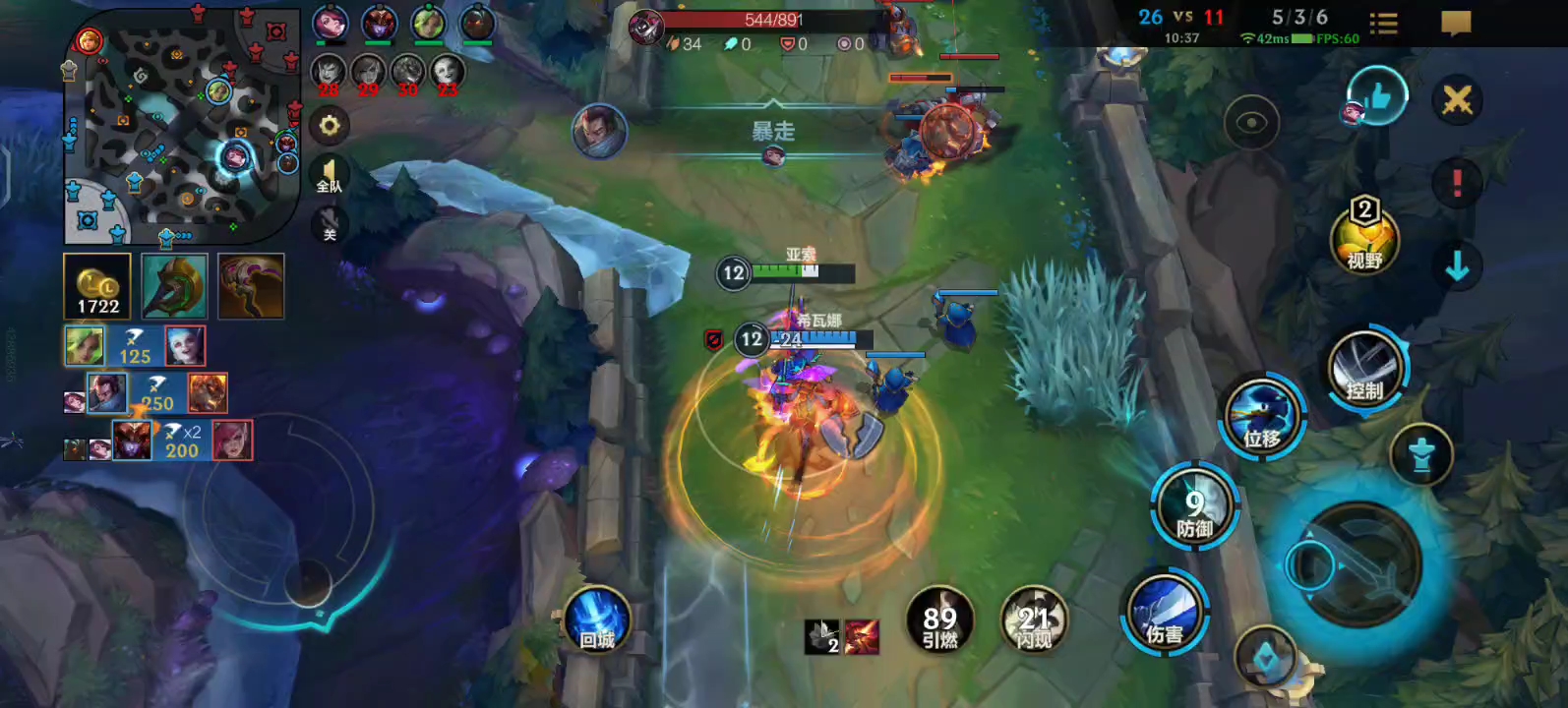This screenshot has width=1568, height=708.
Task: Toggle the eye vision button
Action: (x=1251, y=123)
